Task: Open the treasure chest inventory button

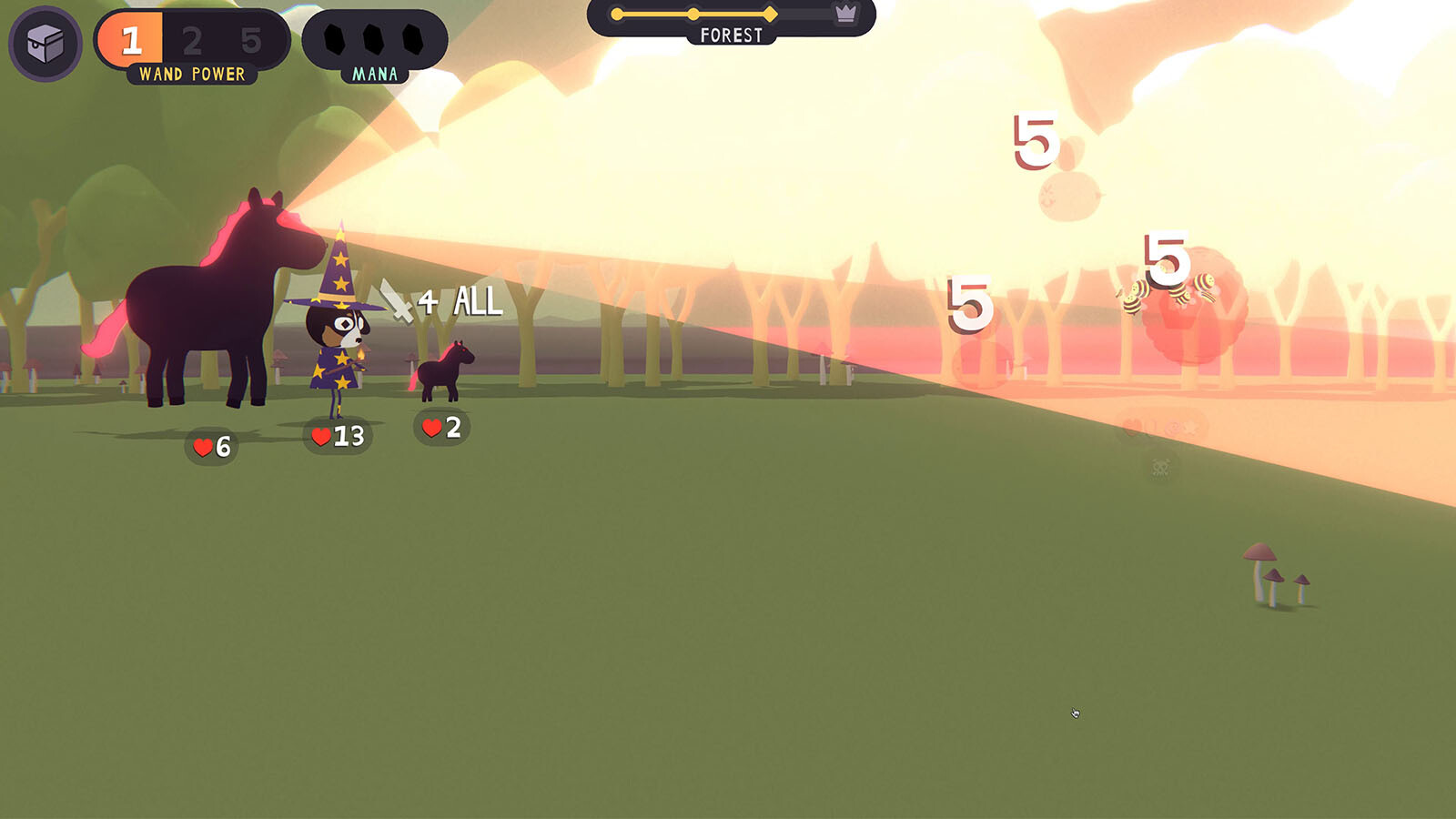Action: 45,43
